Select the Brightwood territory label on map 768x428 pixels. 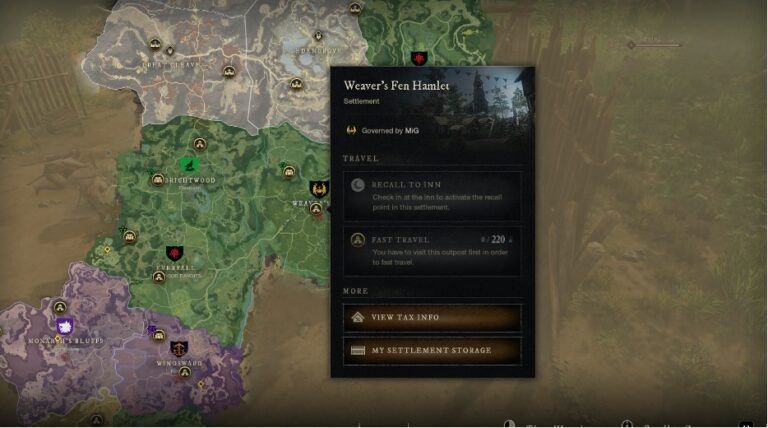coord(190,181)
